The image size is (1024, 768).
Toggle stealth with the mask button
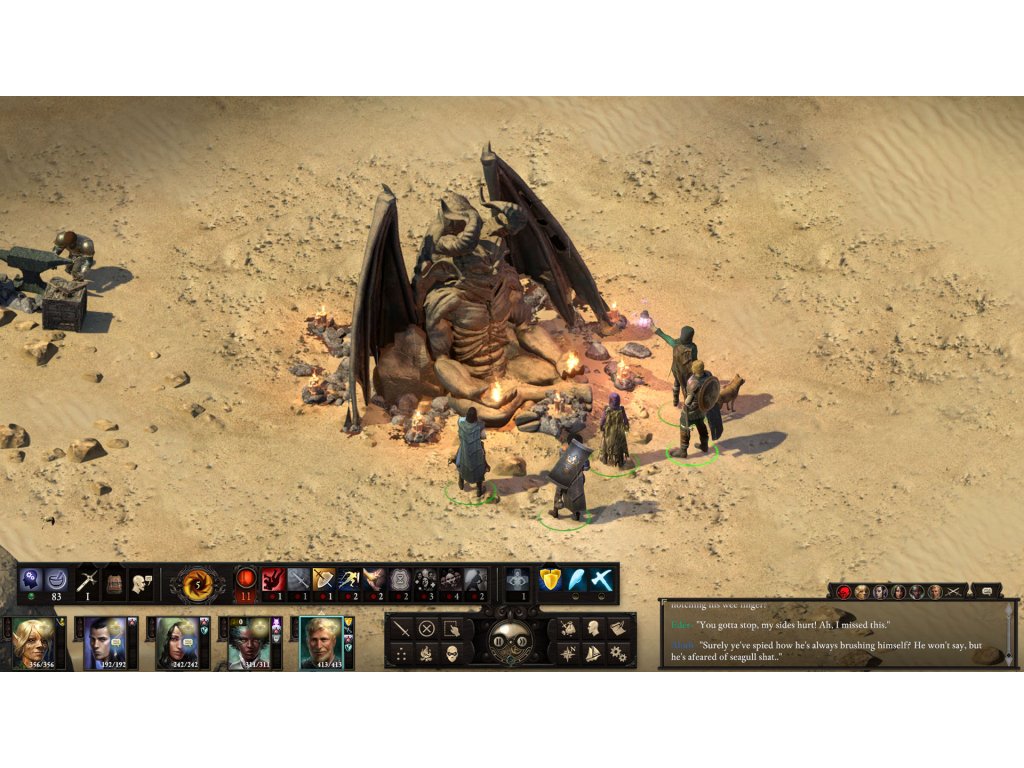(x=452, y=654)
